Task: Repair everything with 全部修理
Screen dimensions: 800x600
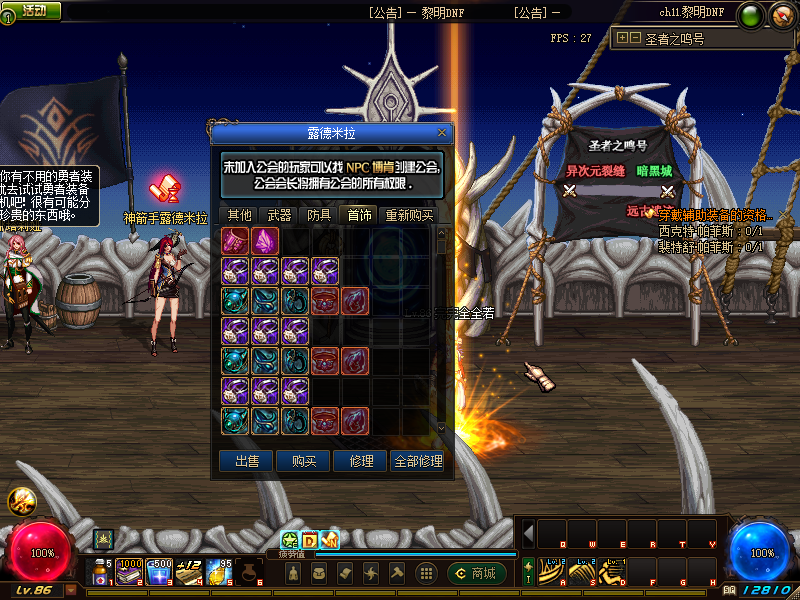Action: [418, 461]
